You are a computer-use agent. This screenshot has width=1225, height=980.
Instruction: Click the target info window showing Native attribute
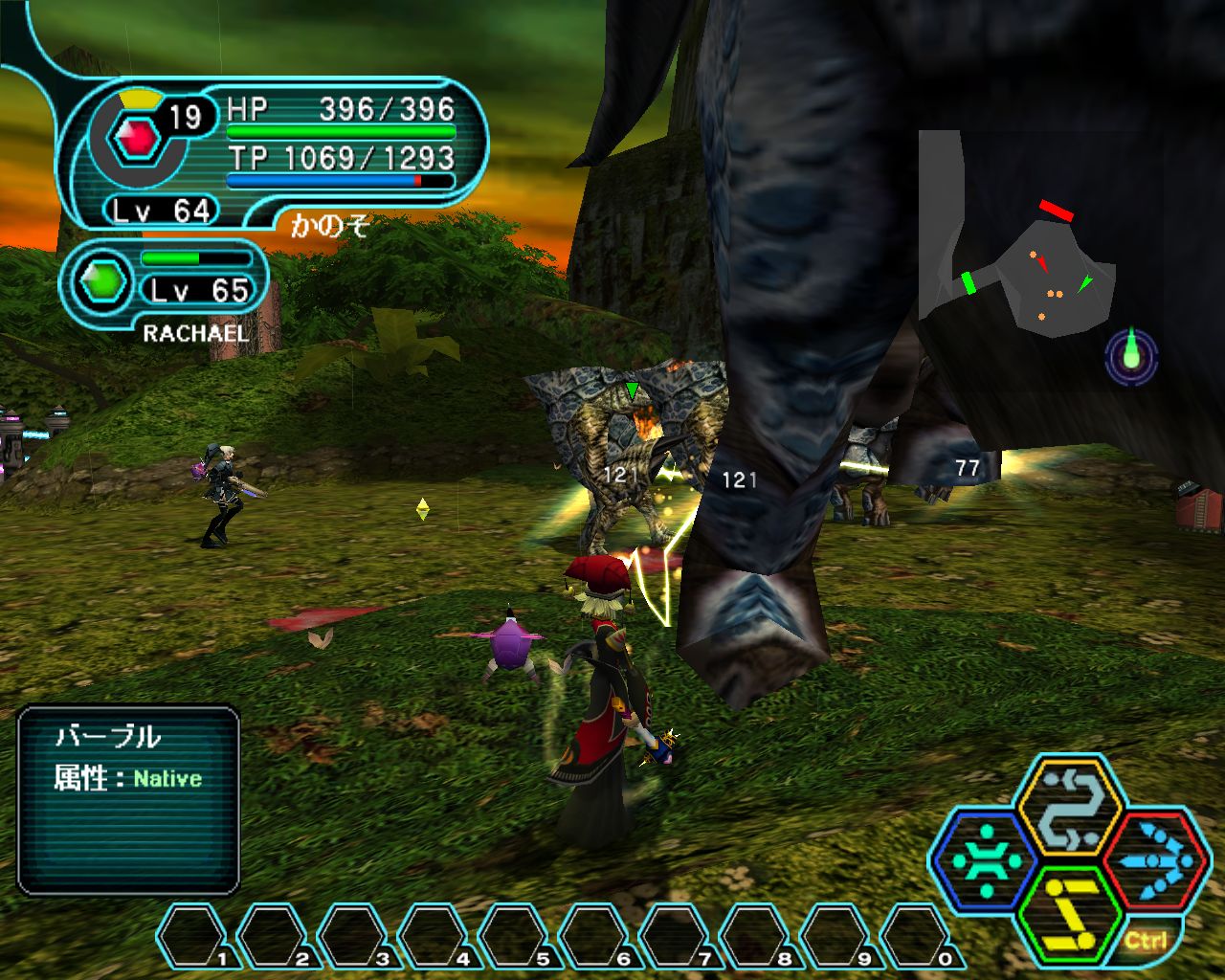(128, 800)
